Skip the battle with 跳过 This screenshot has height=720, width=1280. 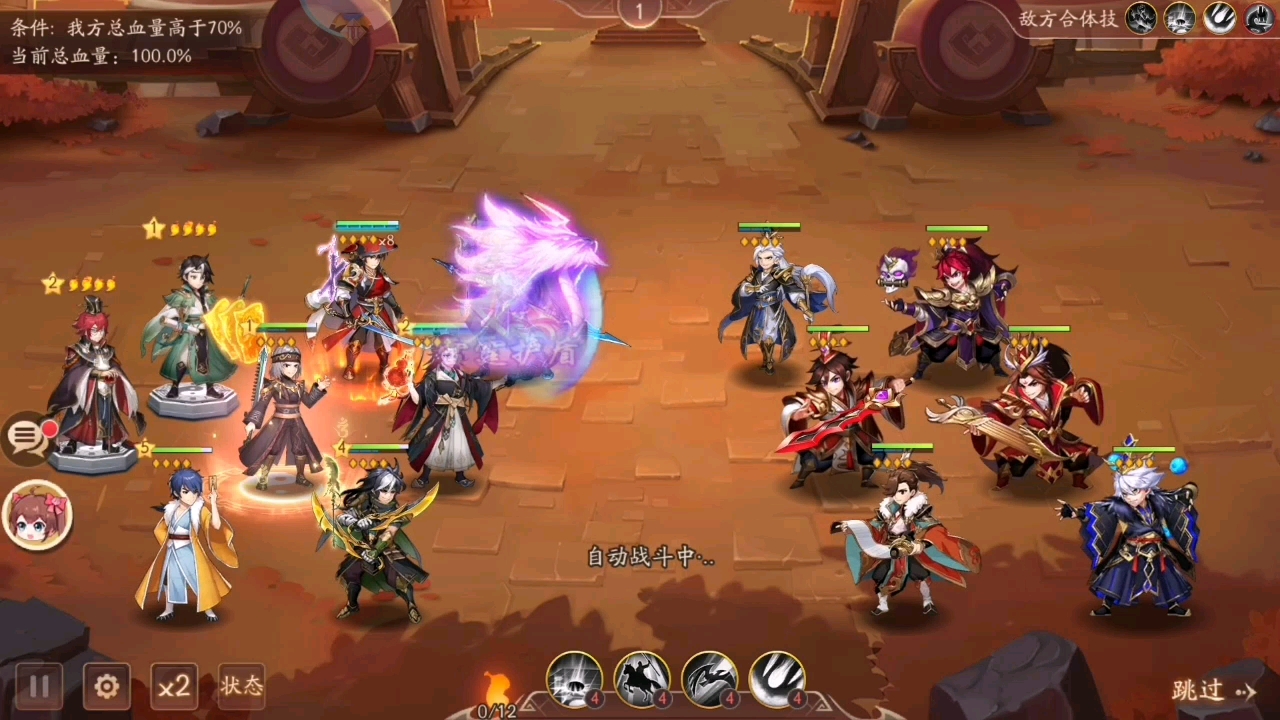coord(1212,690)
